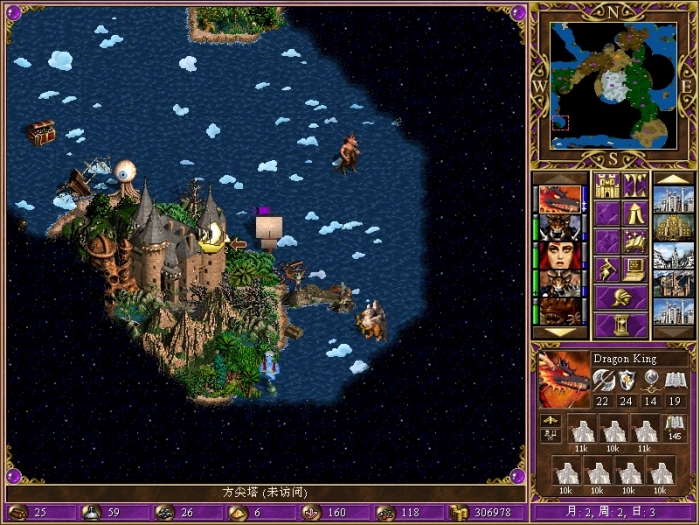Put hero to sleep with tent button
This screenshot has width=700, height=525.
click(x=634, y=213)
